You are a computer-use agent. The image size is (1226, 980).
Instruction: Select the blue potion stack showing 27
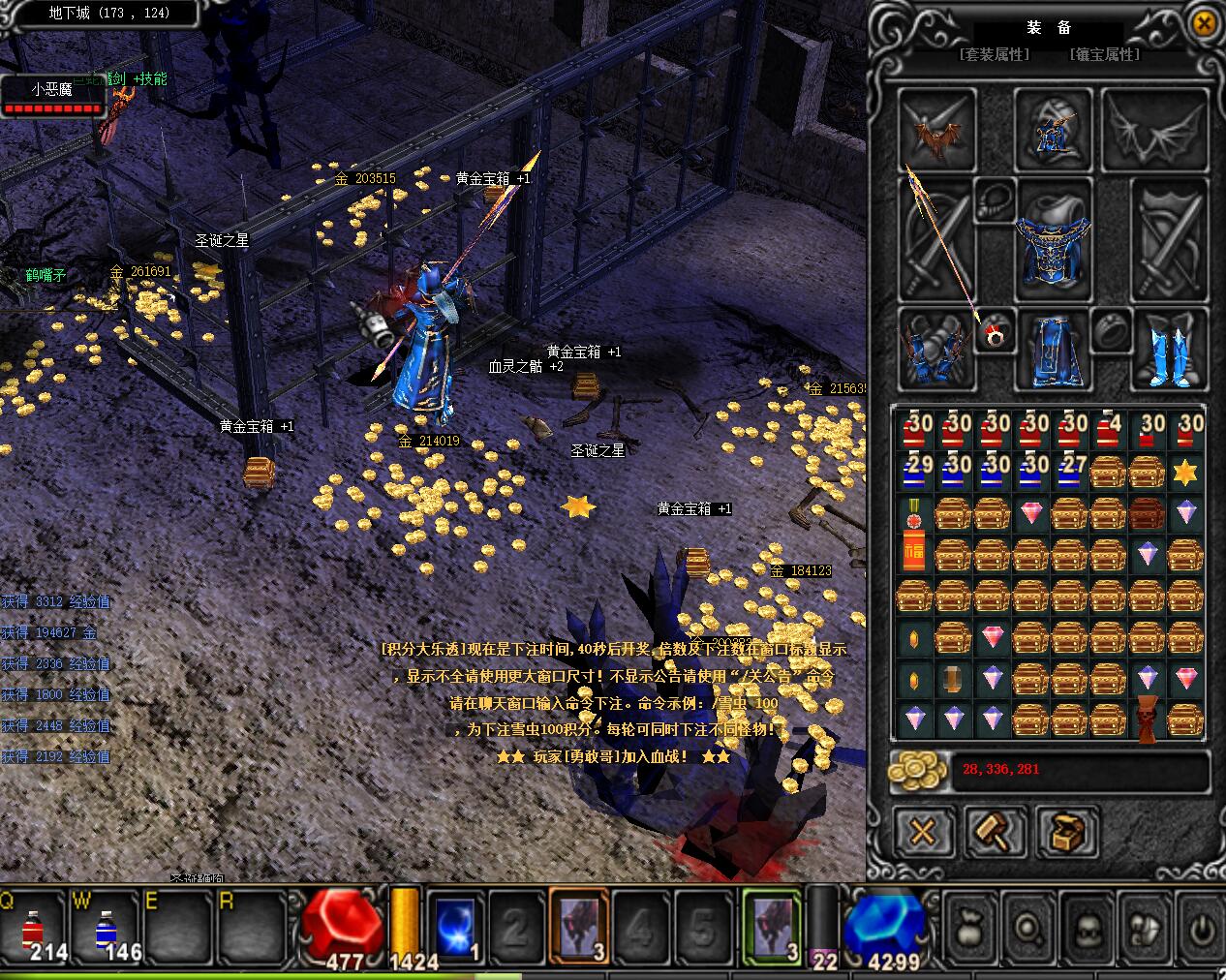1070,472
